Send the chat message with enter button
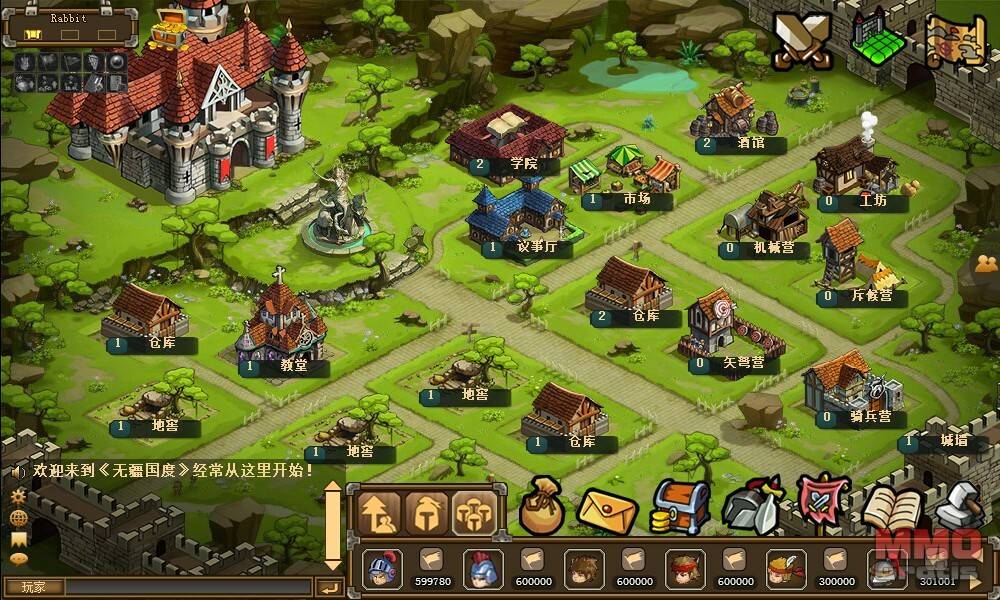 click(329, 587)
